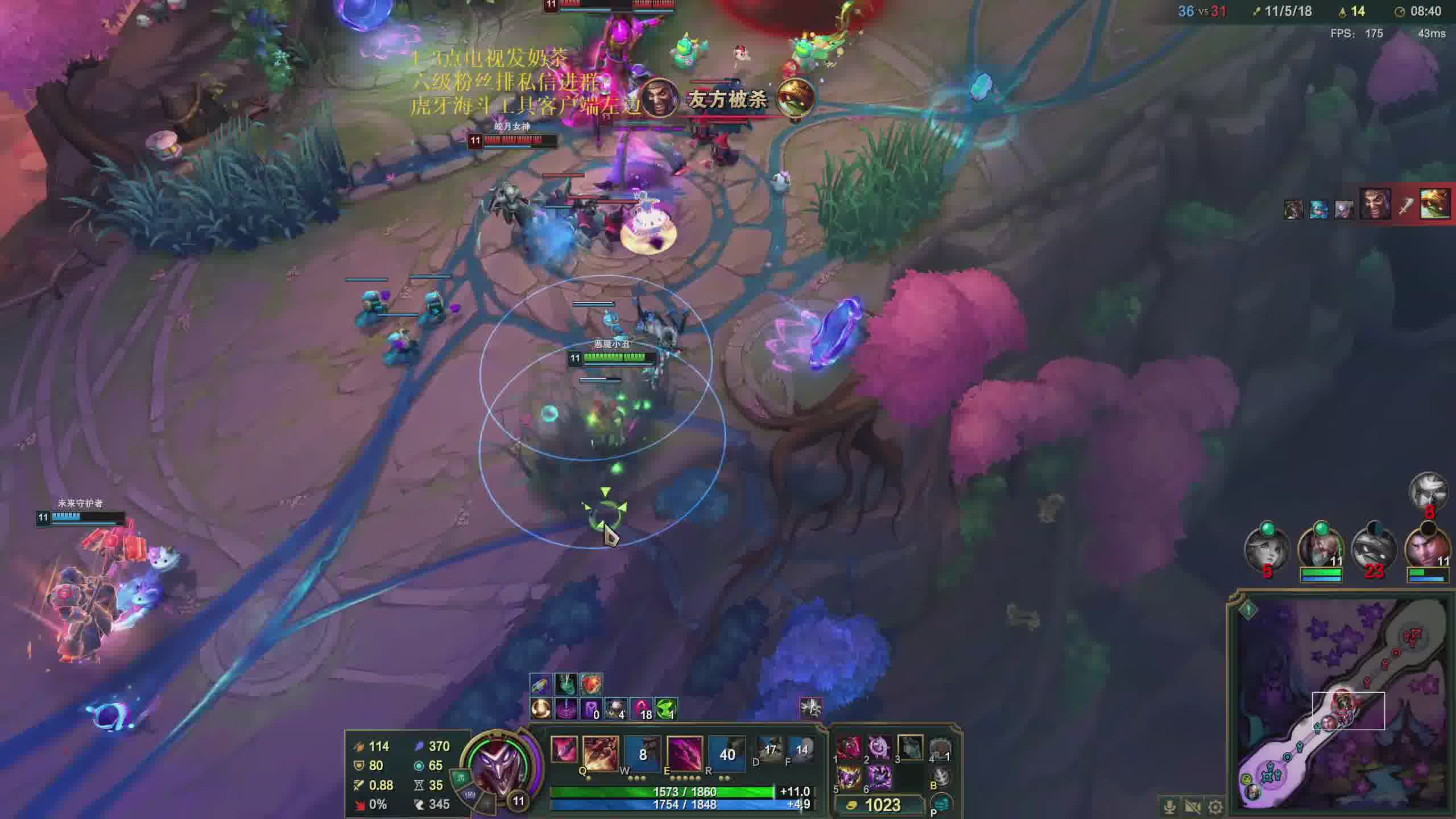Screen dimensions: 1456x819
Task: Use the E ability Two-Shiv Poison
Action: pos(685,754)
